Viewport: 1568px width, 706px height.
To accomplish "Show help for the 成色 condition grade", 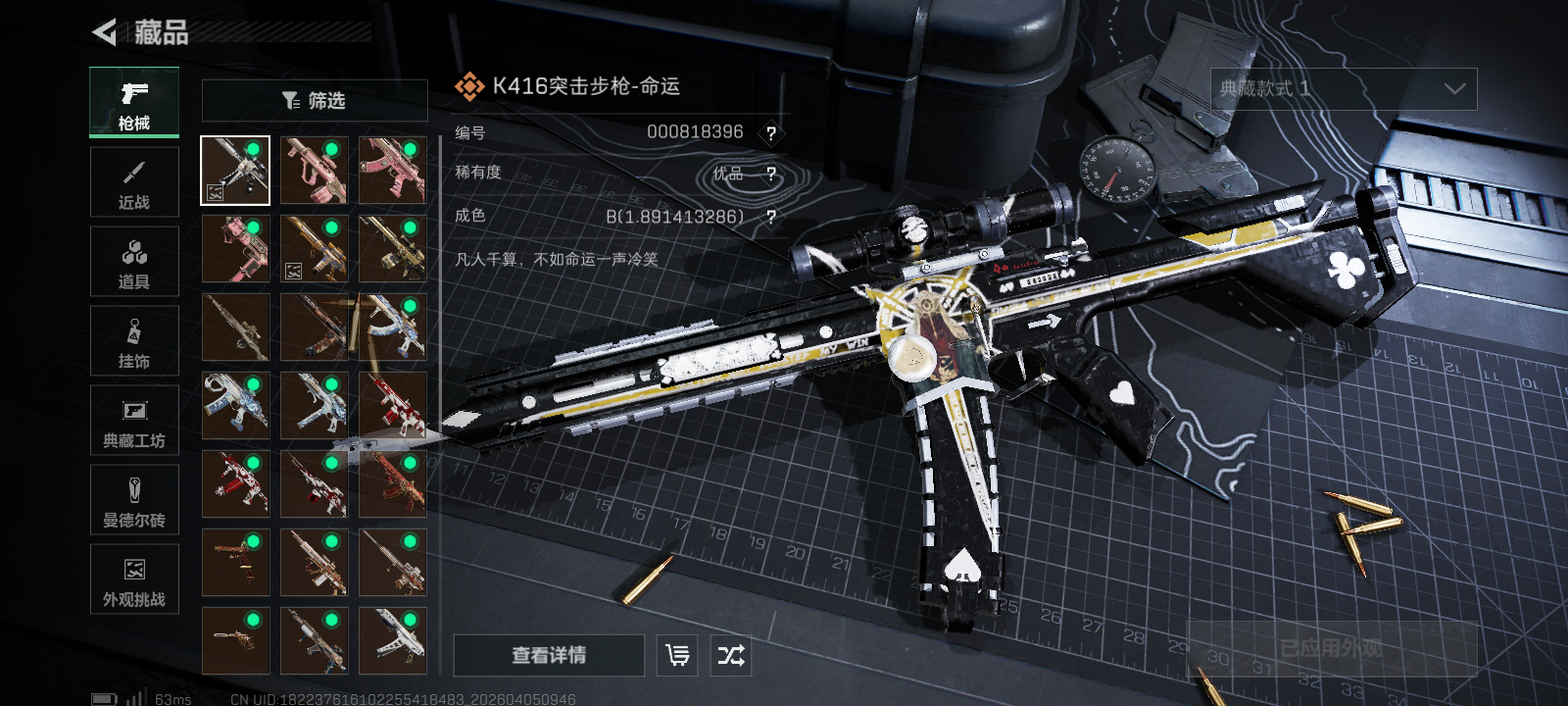I will [x=771, y=217].
